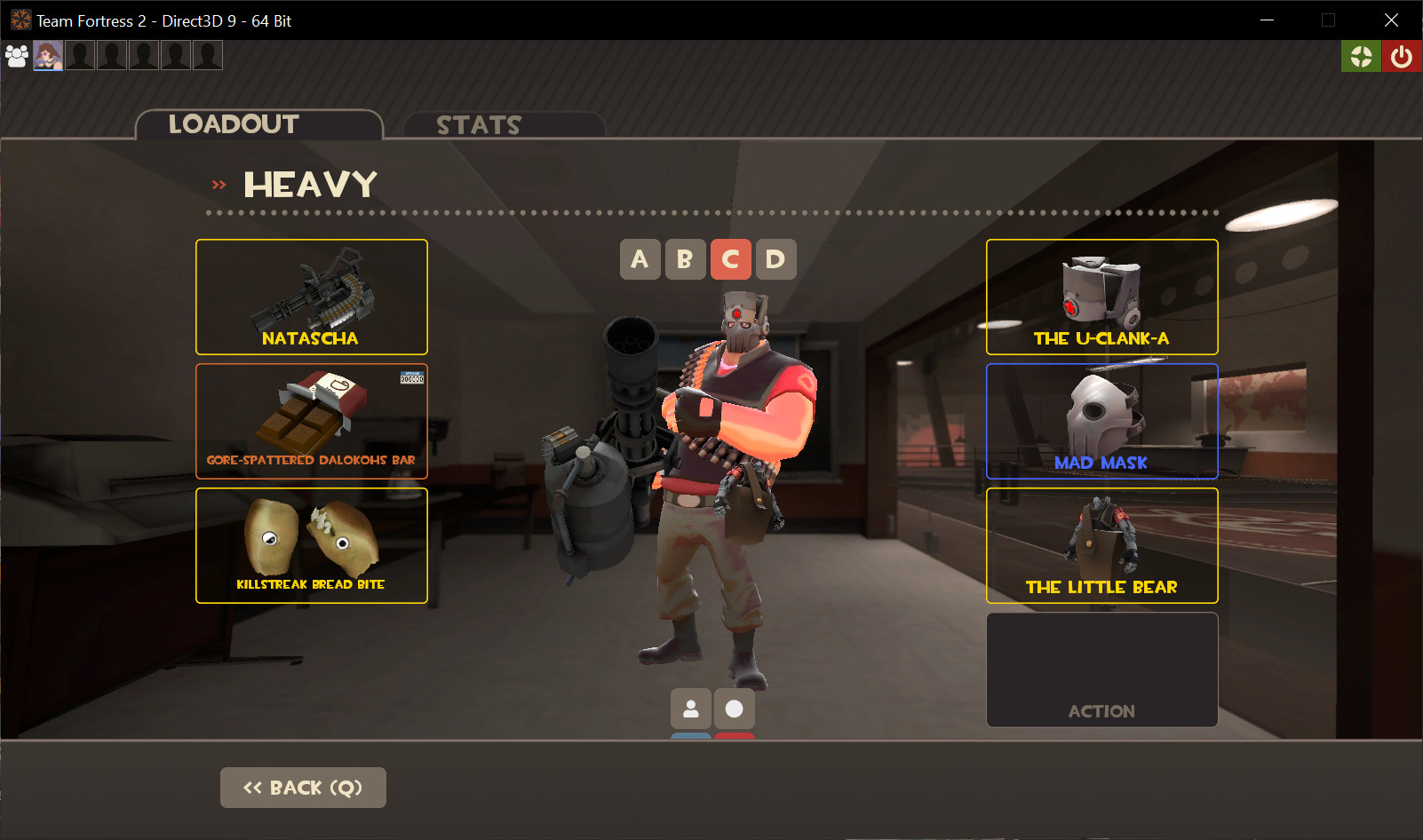Click the BACK (Q) button

coord(303,787)
